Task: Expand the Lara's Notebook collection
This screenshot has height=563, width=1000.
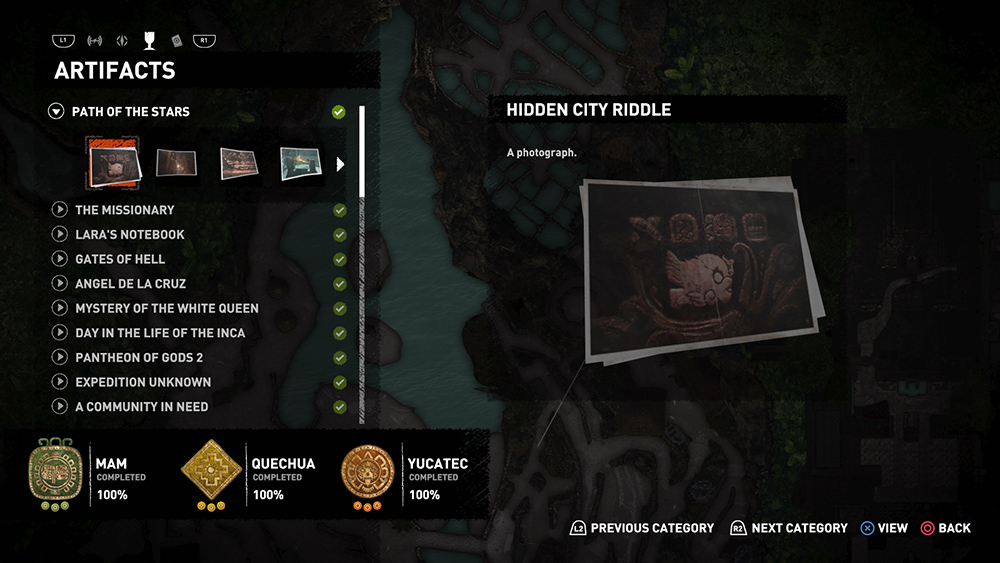Action: tap(129, 235)
